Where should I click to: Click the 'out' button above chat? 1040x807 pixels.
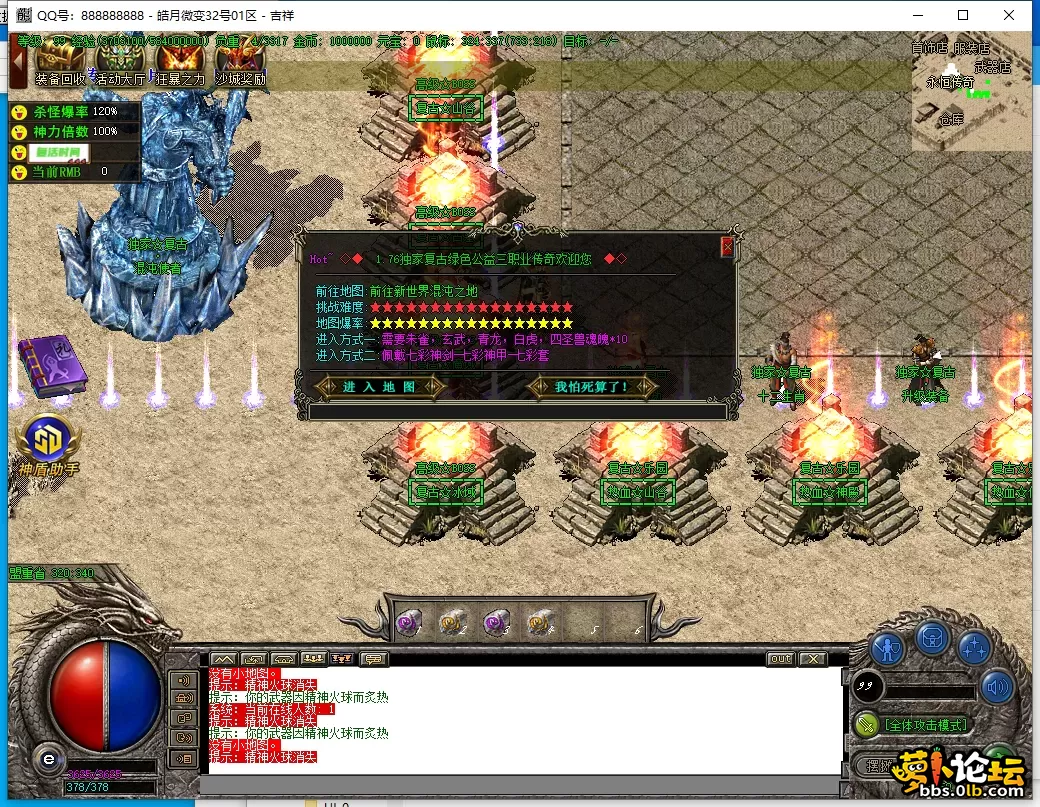780,659
